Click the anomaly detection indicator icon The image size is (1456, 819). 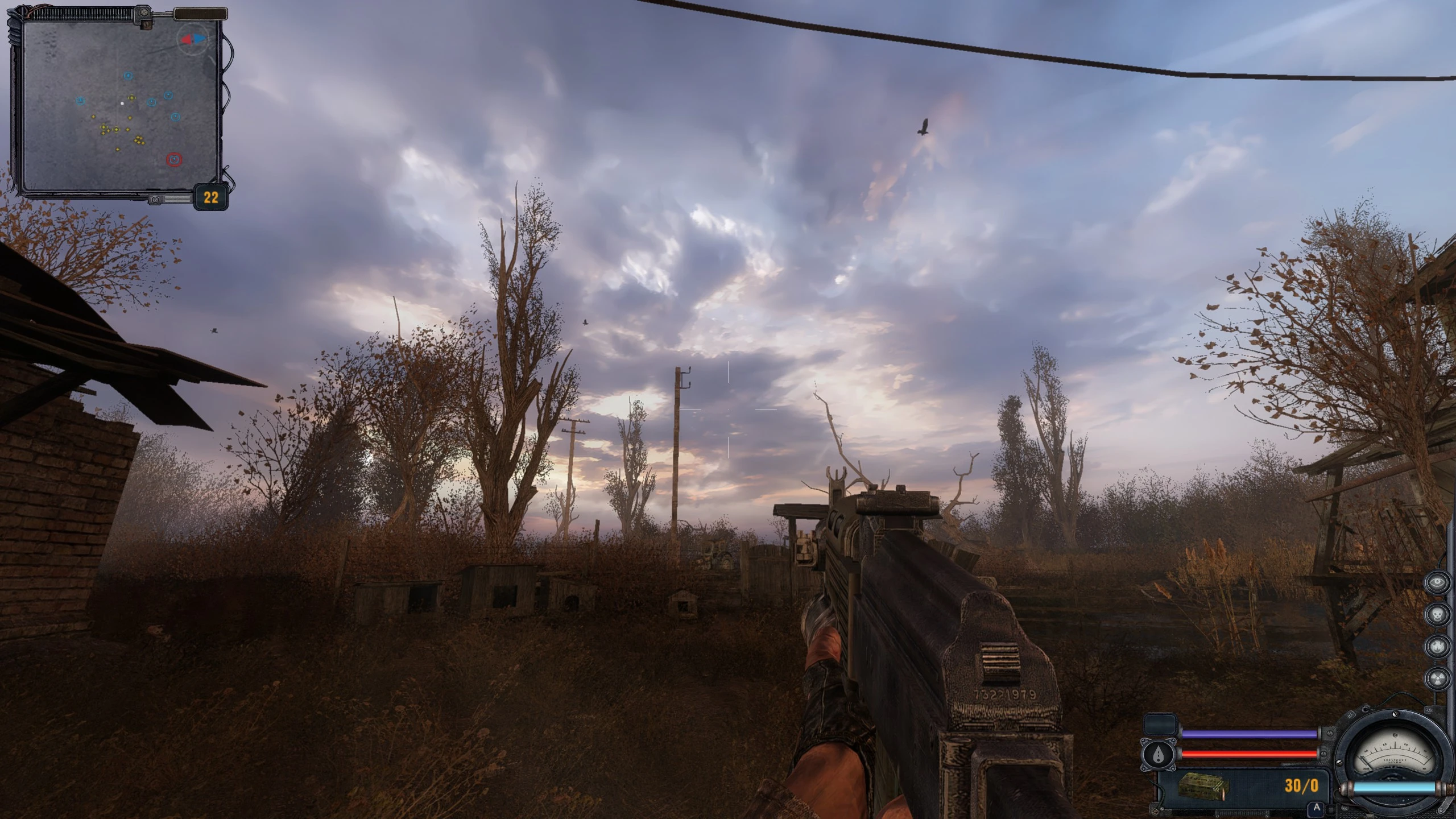[1437, 647]
